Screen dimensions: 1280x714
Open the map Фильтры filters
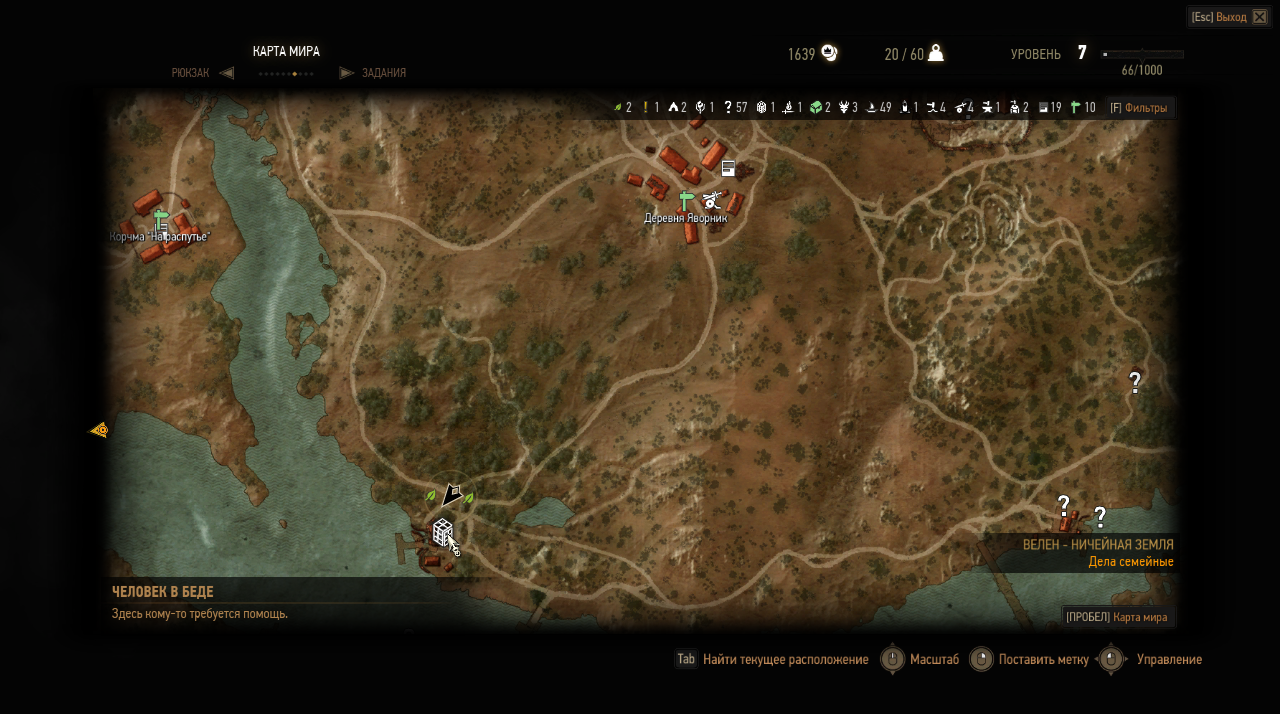coord(1138,108)
